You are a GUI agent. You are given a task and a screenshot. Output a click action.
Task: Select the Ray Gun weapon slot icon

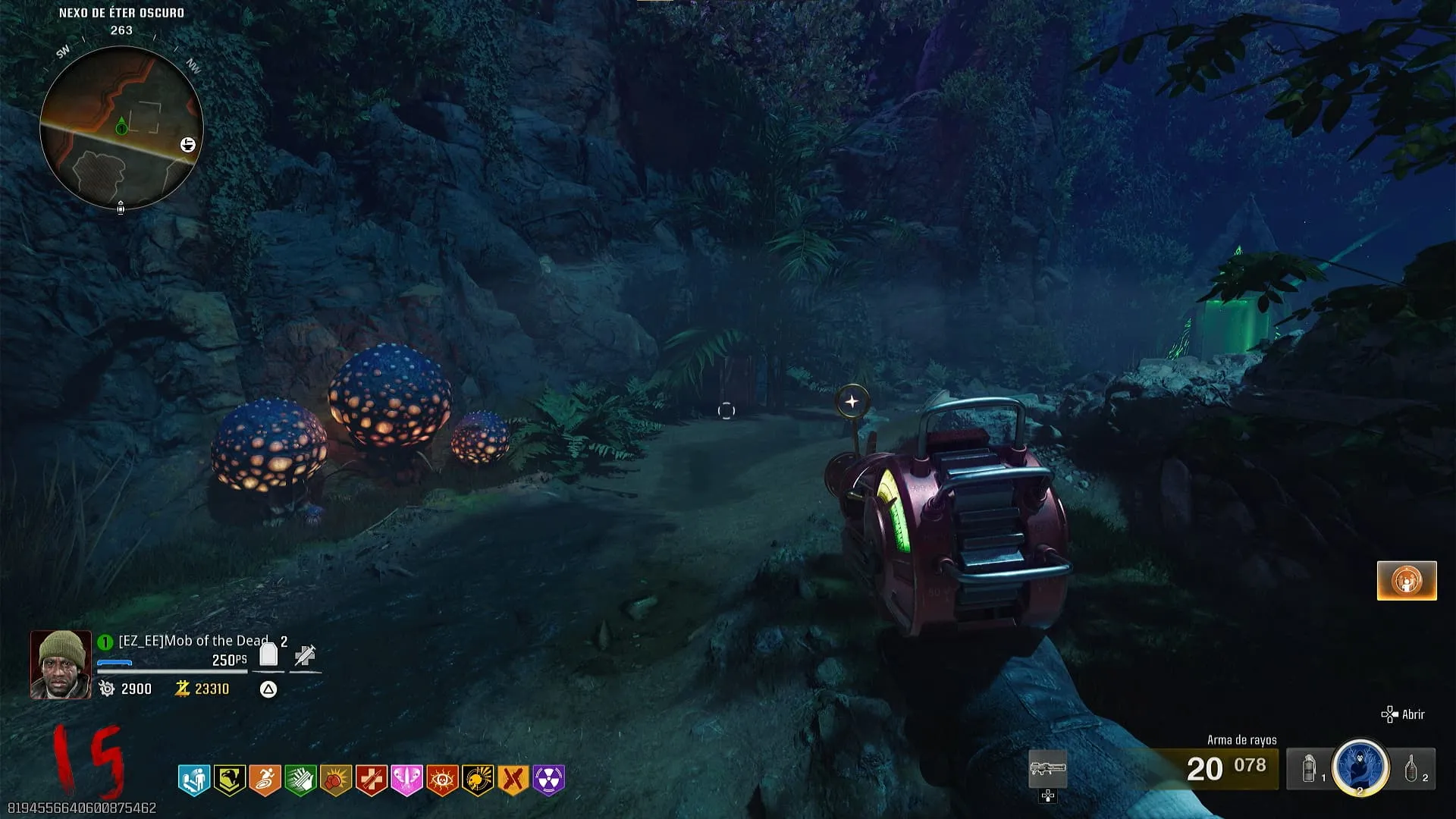(x=1047, y=769)
